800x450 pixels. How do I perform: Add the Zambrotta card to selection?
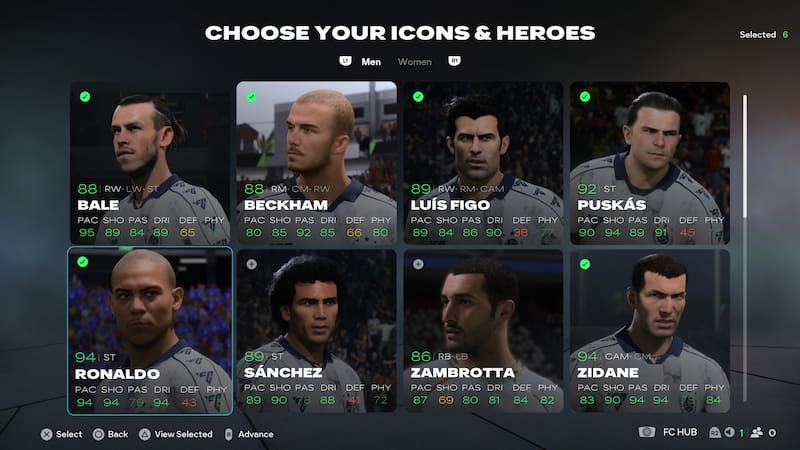click(x=483, y=331)
